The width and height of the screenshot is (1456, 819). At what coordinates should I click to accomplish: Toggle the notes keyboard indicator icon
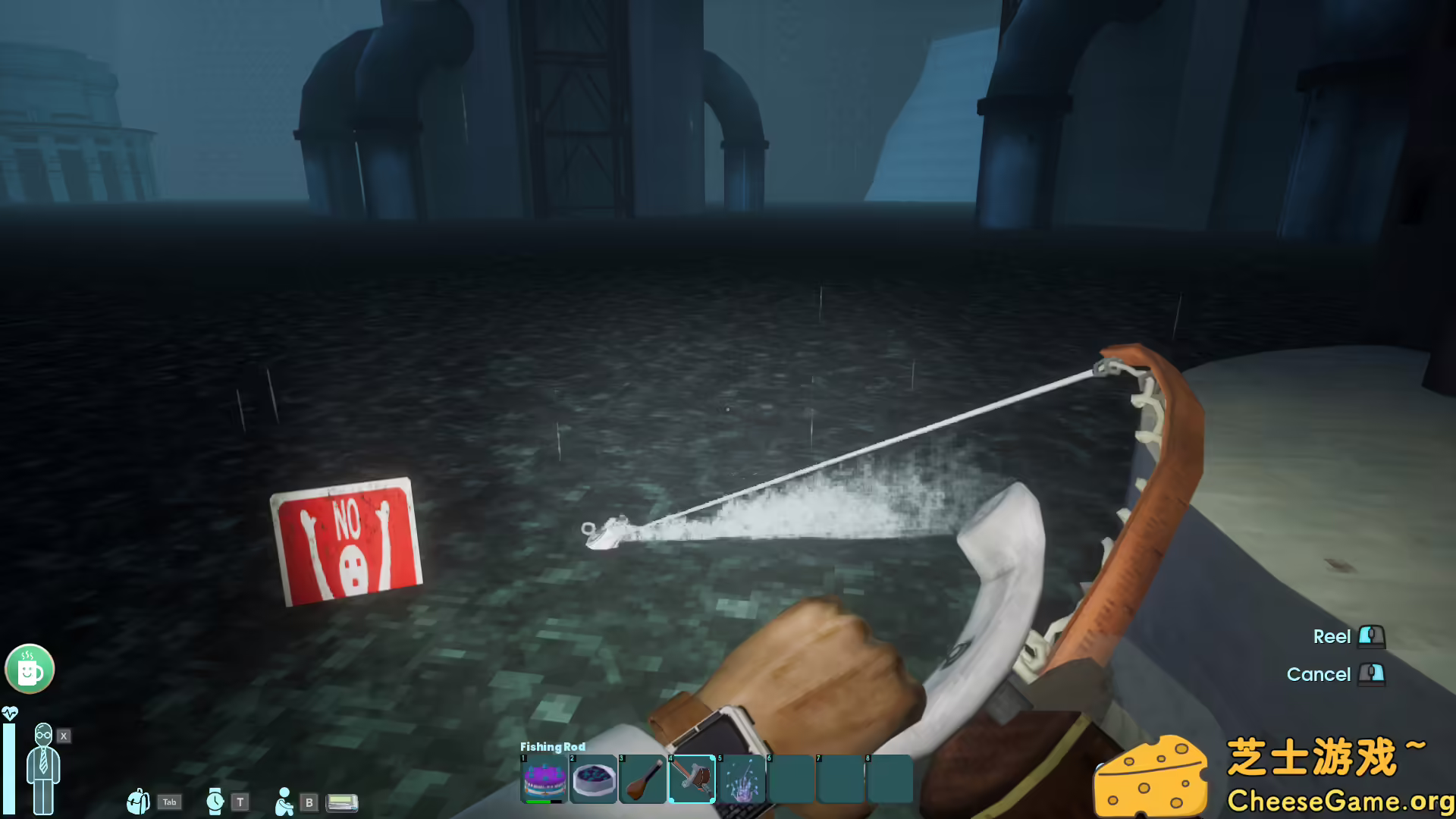pyautogui.click(x=341, y=802)
